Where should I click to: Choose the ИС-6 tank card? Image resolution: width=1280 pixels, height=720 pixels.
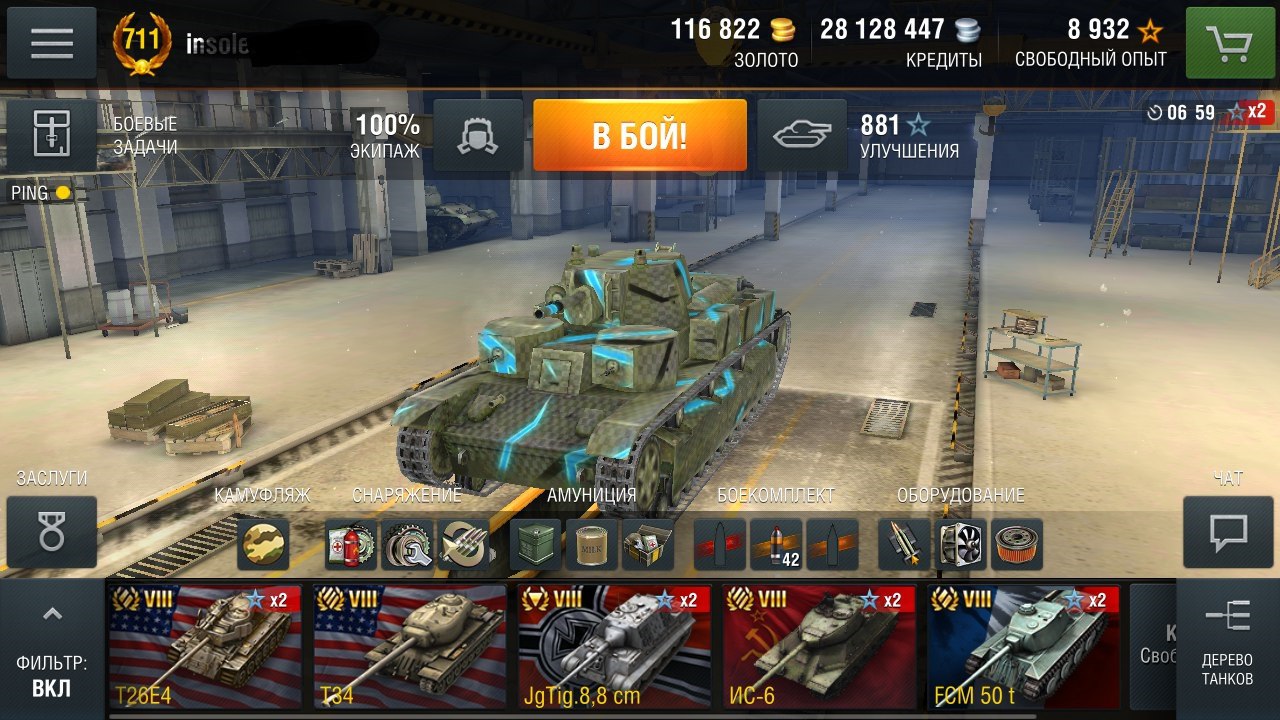[819, 646]
